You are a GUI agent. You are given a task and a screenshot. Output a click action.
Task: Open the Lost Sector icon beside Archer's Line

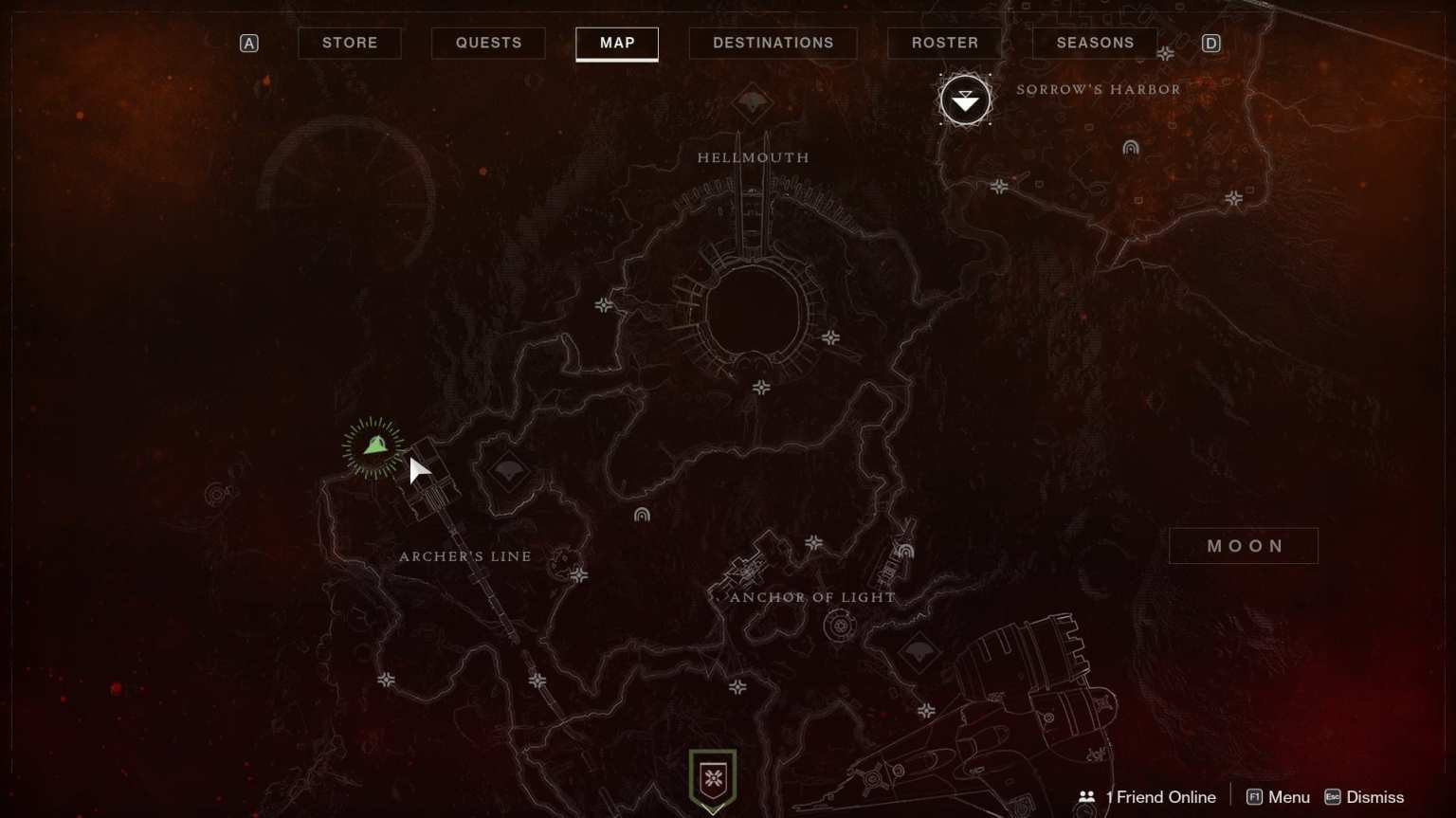[509, 469]
